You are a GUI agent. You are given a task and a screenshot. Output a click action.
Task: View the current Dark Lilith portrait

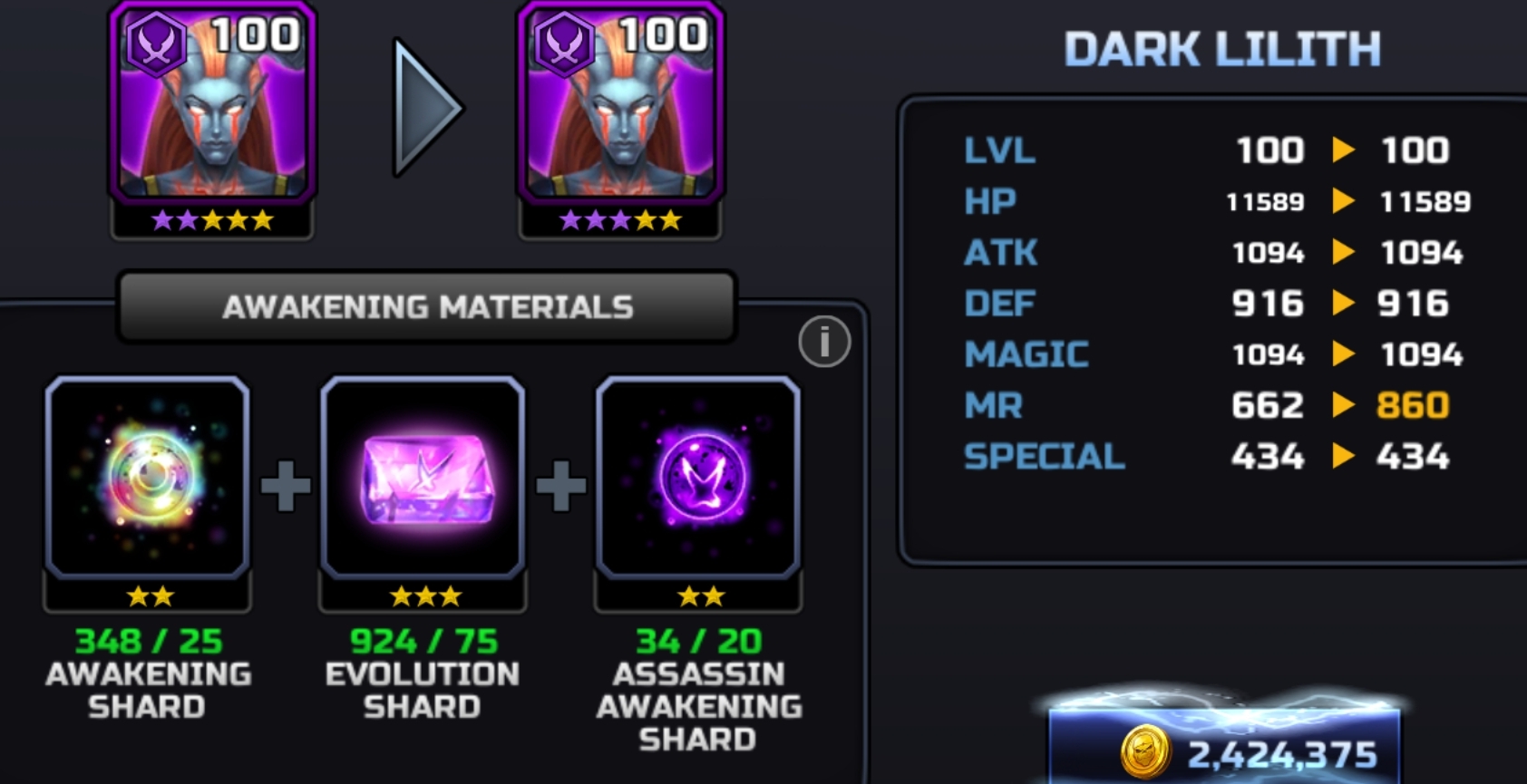pos(212,104)
